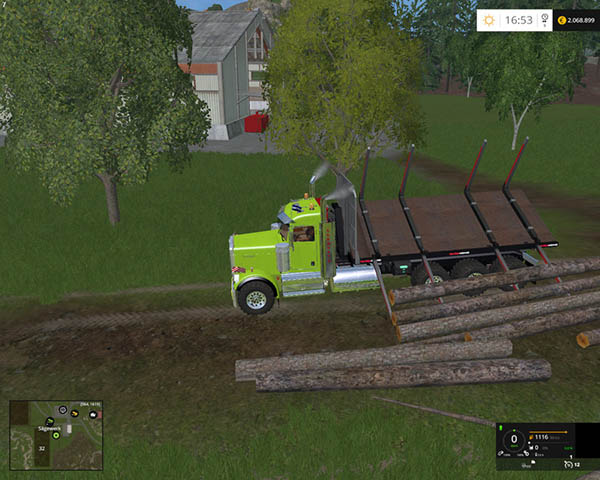Click the euro coin money icon
Screen dimensions: 600x480
561,19
